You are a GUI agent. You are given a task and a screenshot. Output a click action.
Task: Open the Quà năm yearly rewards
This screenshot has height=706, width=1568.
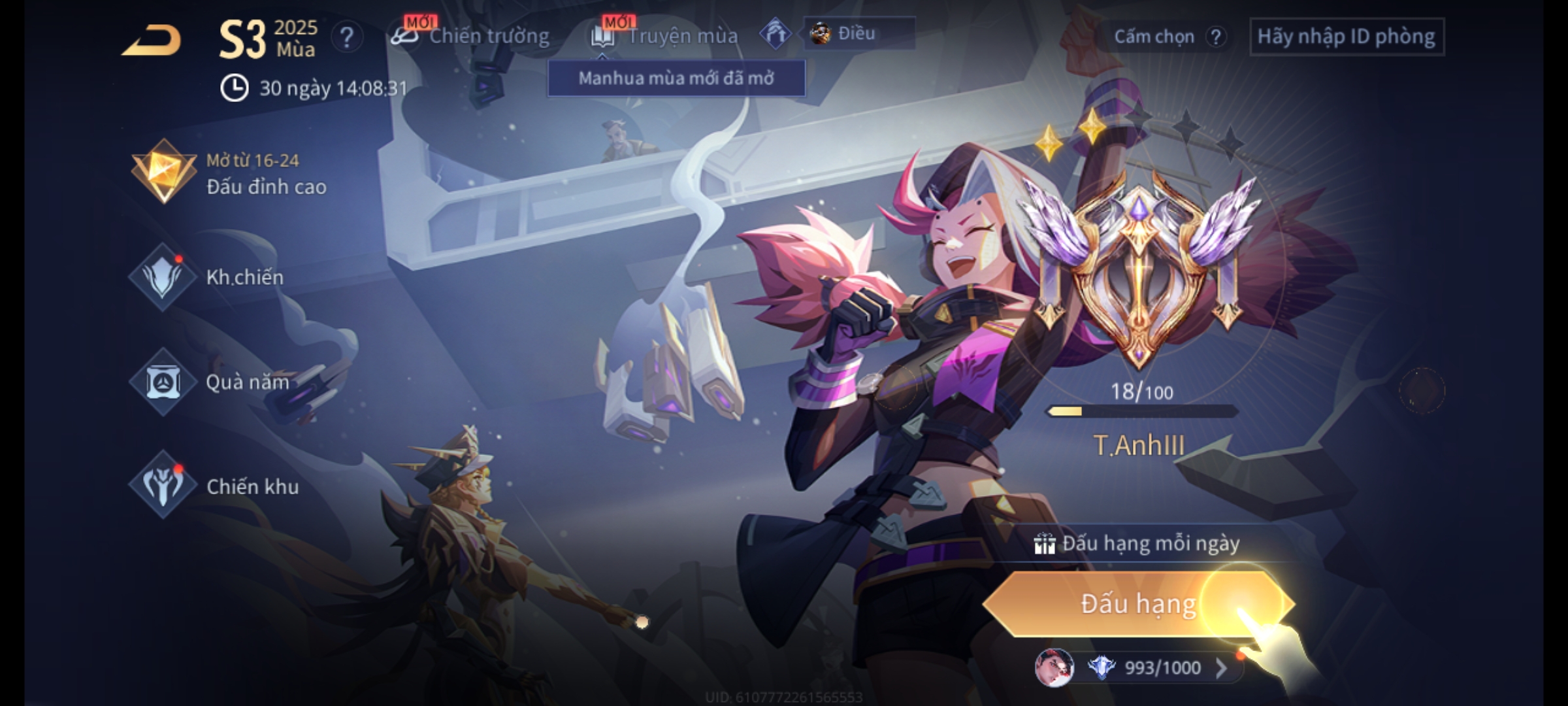(x=210, y=382)
